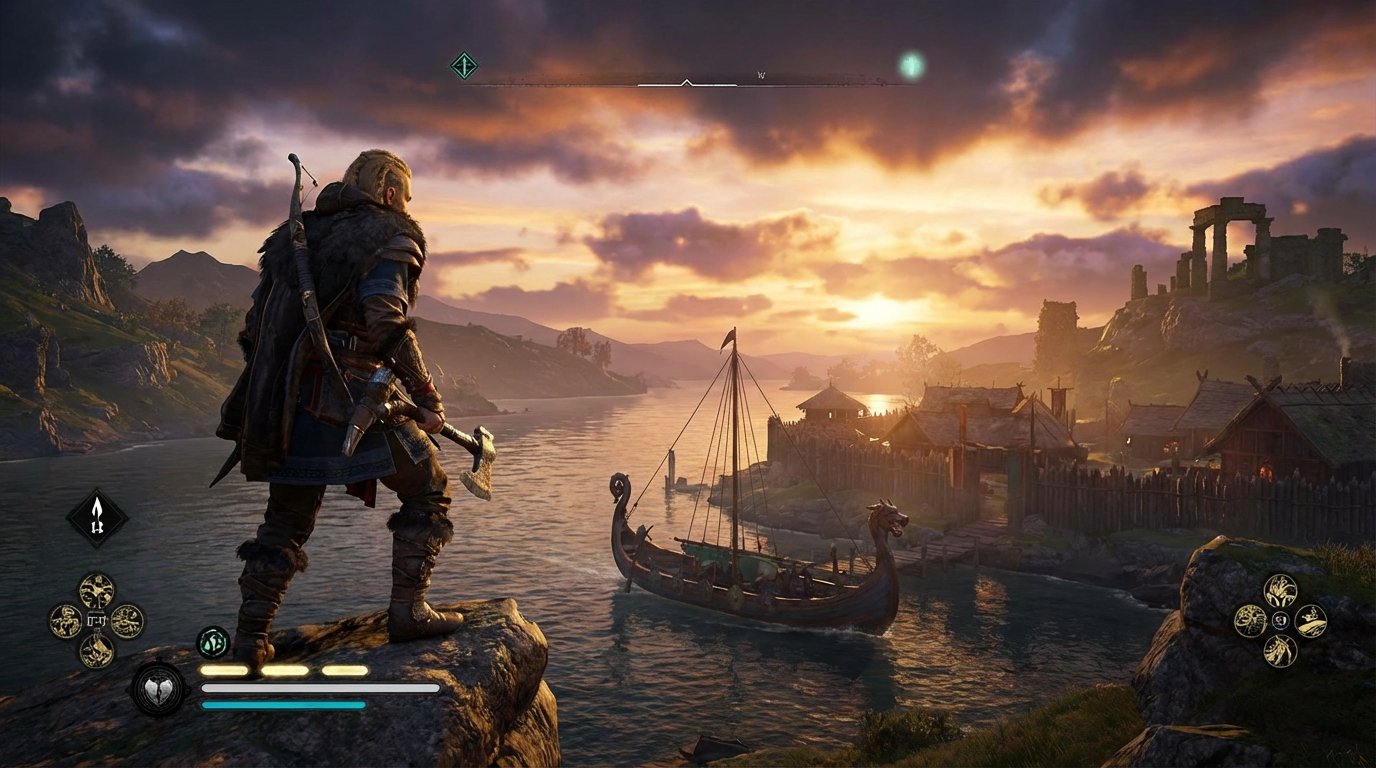Click the W waypoint label on the compass
This screenshot has height=768, width=1376.
point(763,72)
